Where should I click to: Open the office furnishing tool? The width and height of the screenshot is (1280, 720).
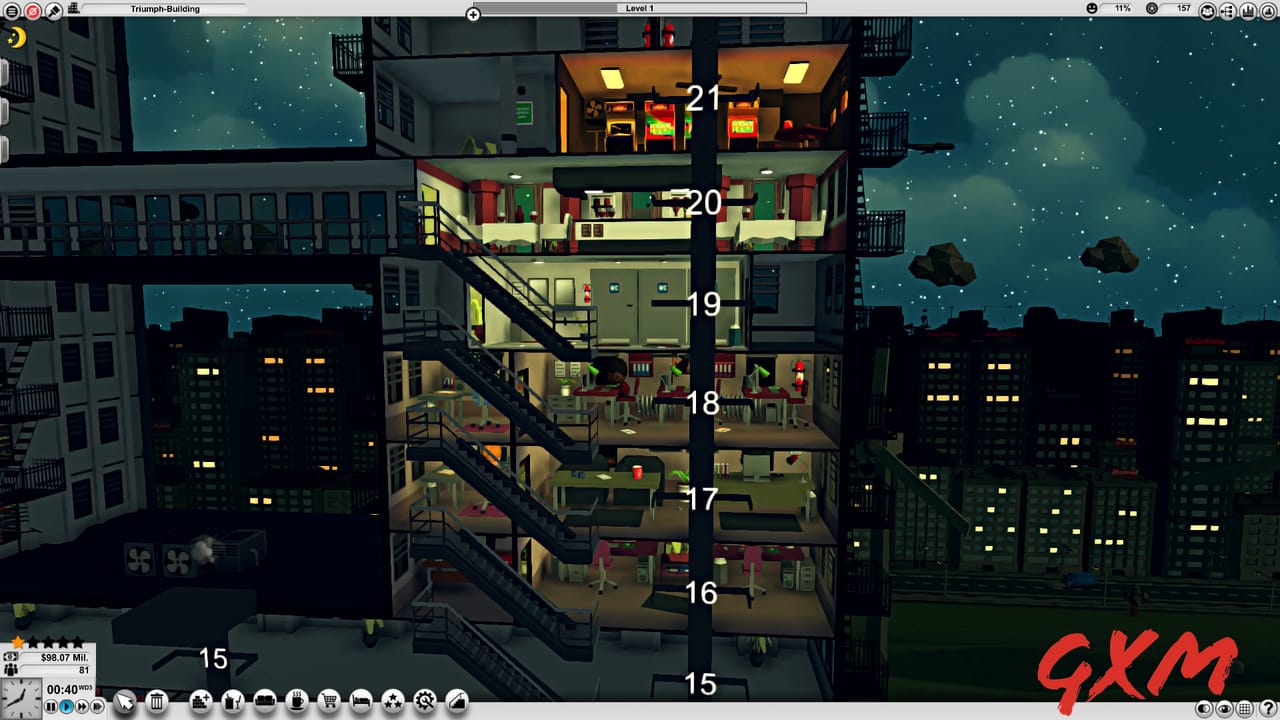pyautogui.click(x=231, y=701)
